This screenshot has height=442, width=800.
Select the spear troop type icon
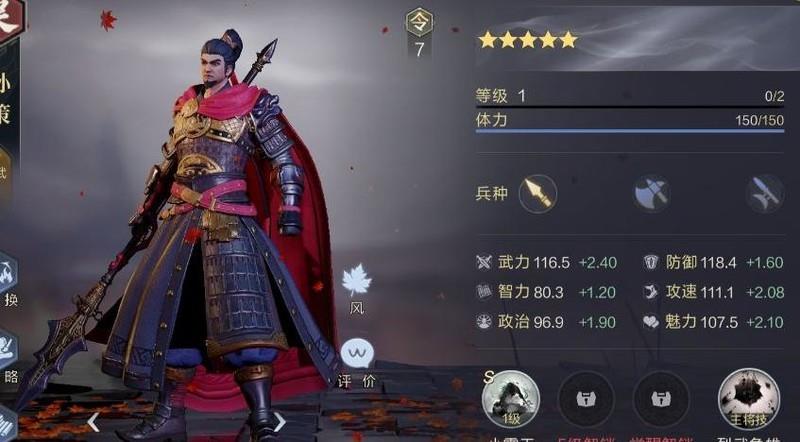pyautogui.click(x=537, y=192)
